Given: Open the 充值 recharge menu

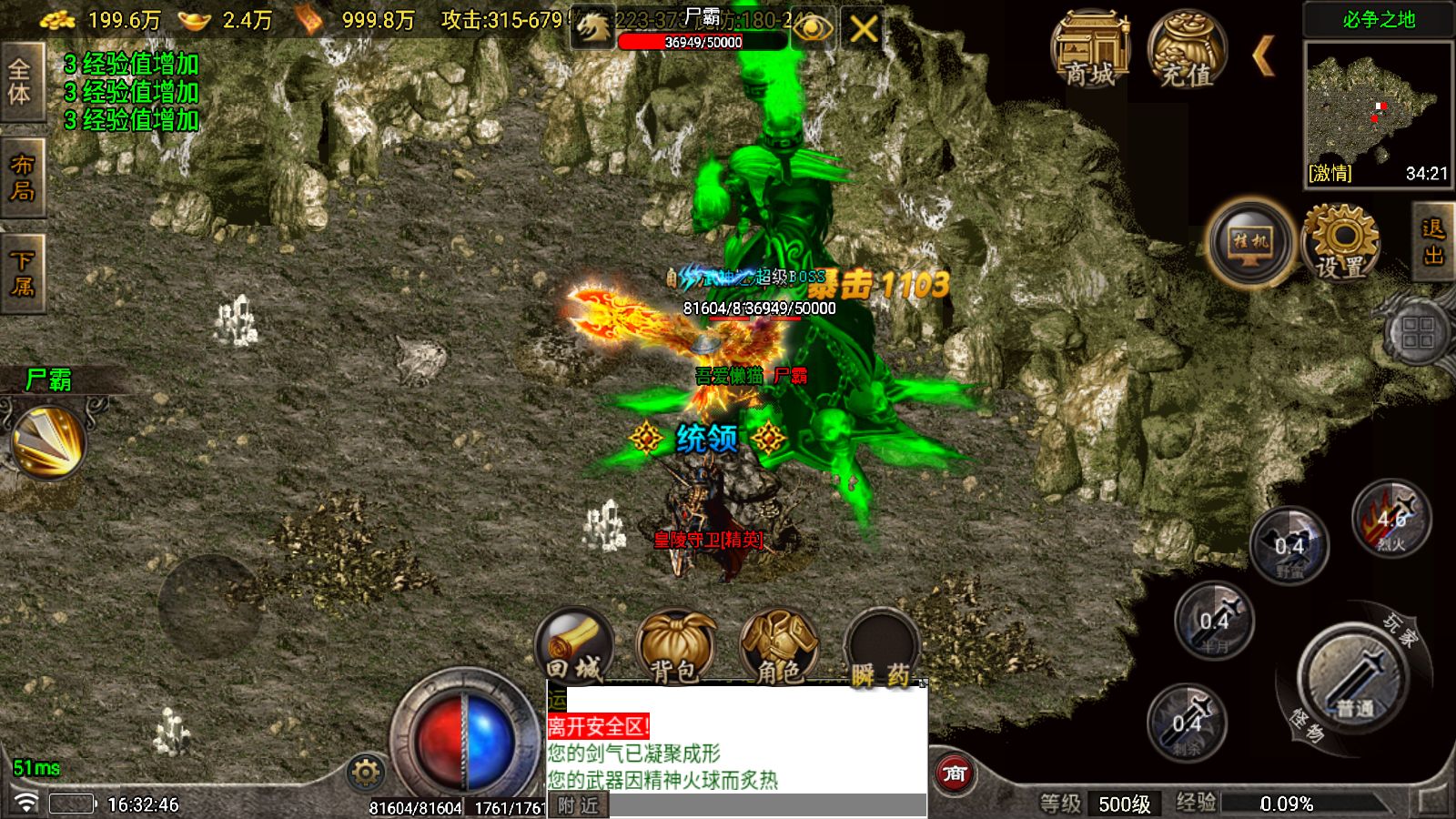Looking at the screenshot, I should 1186,51.
